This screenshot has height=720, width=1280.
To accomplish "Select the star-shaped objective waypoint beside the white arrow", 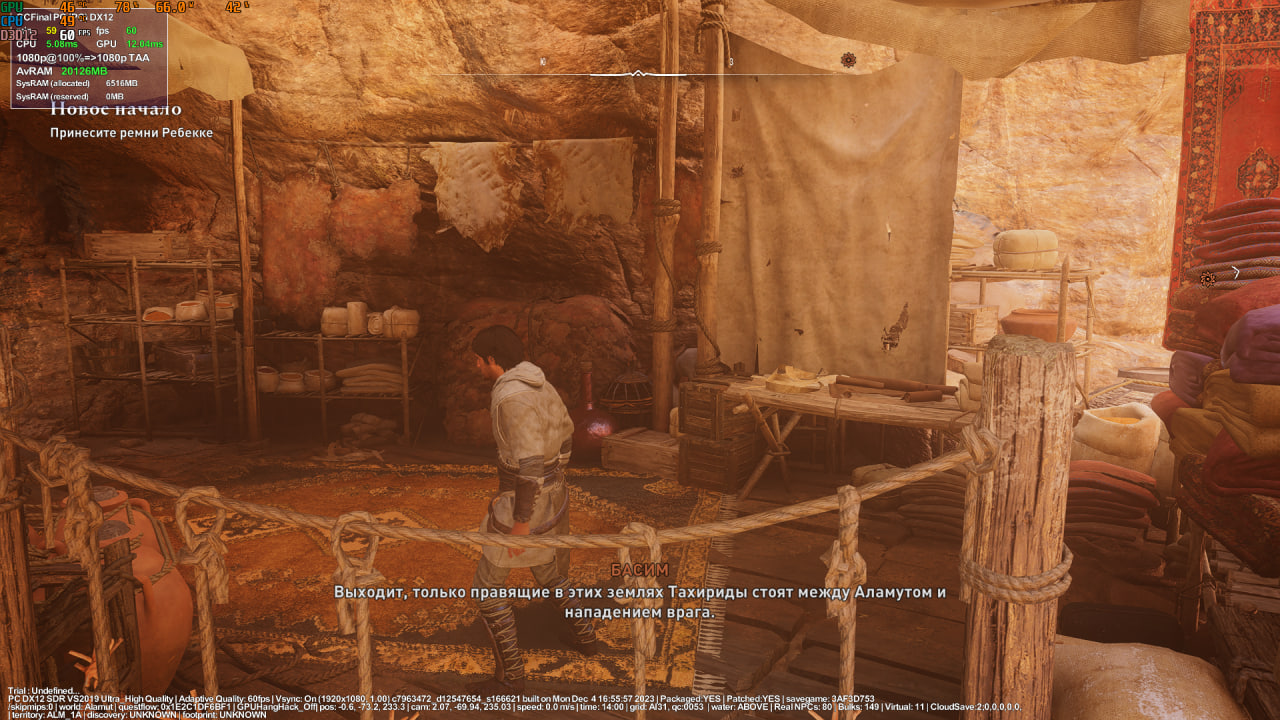I will (1208, 280).
